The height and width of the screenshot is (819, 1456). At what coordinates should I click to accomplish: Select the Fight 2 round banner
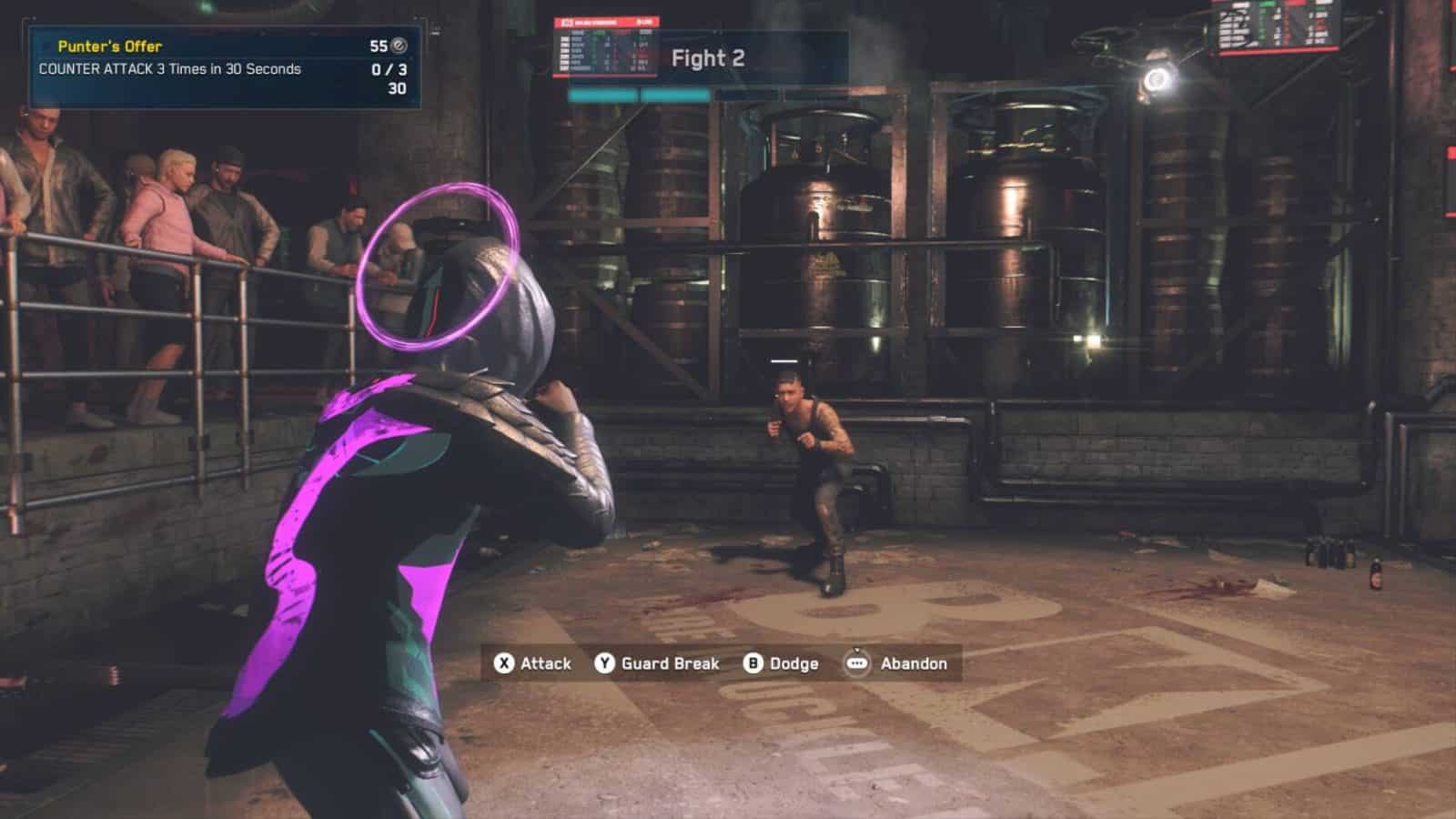pyautogui.click(x=708, y=58)
